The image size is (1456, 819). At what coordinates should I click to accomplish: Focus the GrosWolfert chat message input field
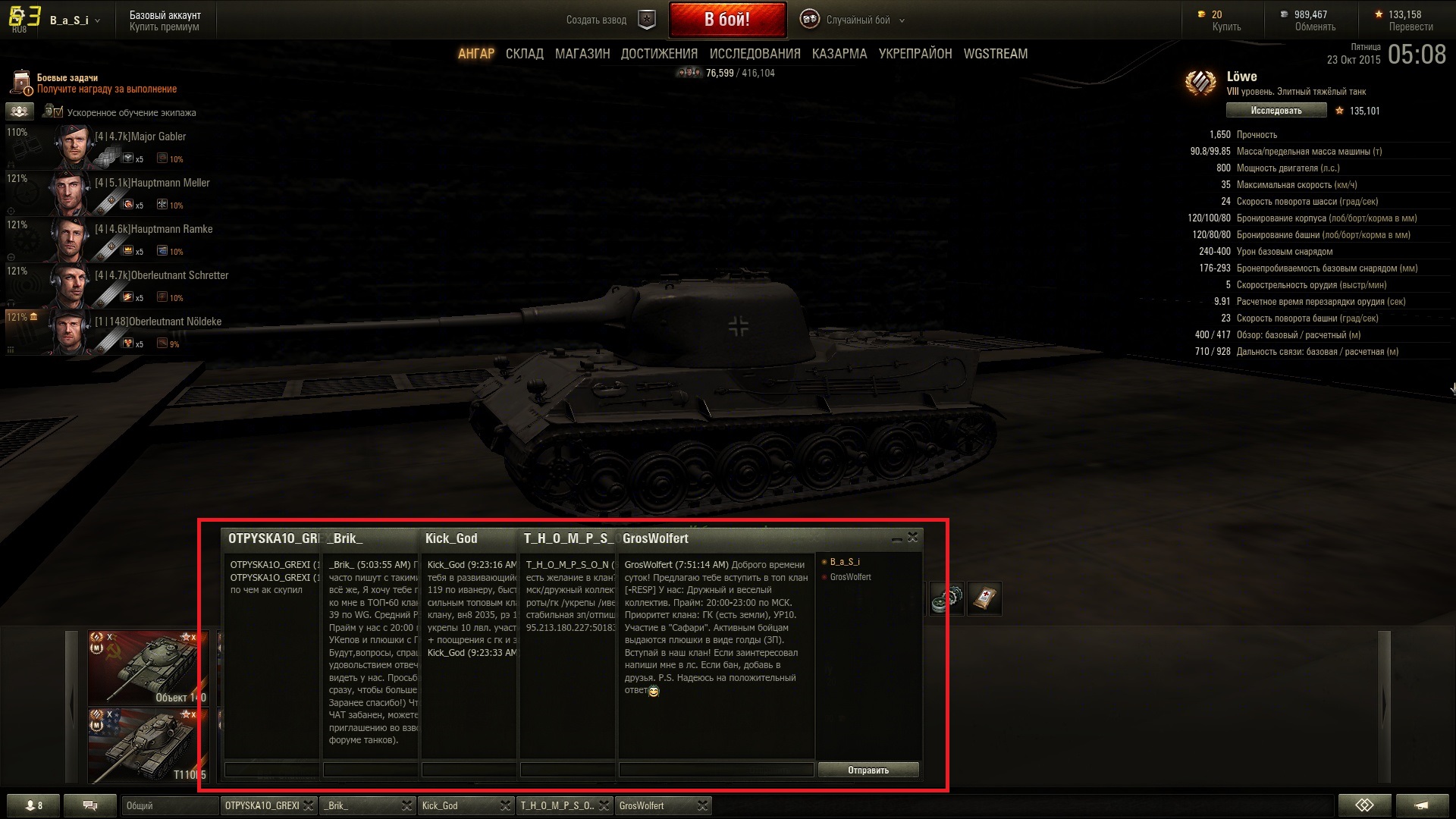(715, 770)
